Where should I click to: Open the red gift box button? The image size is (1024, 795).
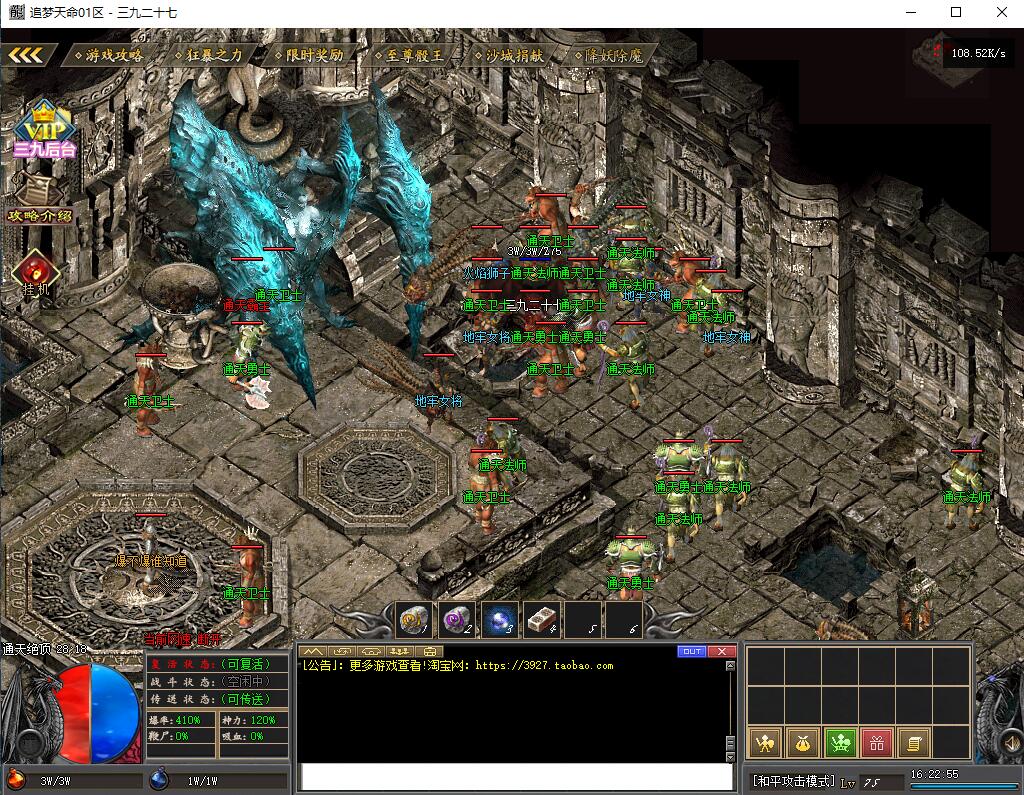[x=877, y=742]
